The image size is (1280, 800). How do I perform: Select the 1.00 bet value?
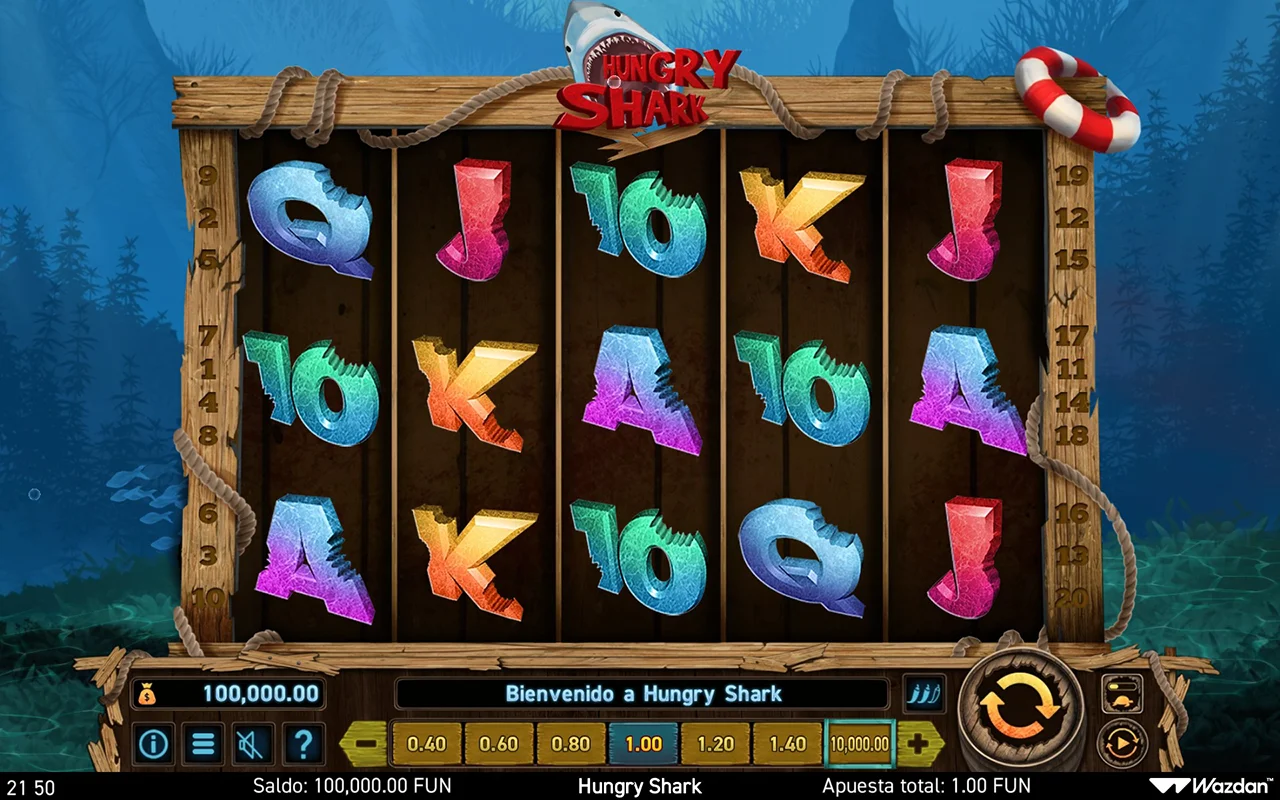click(x=643, y=744)
